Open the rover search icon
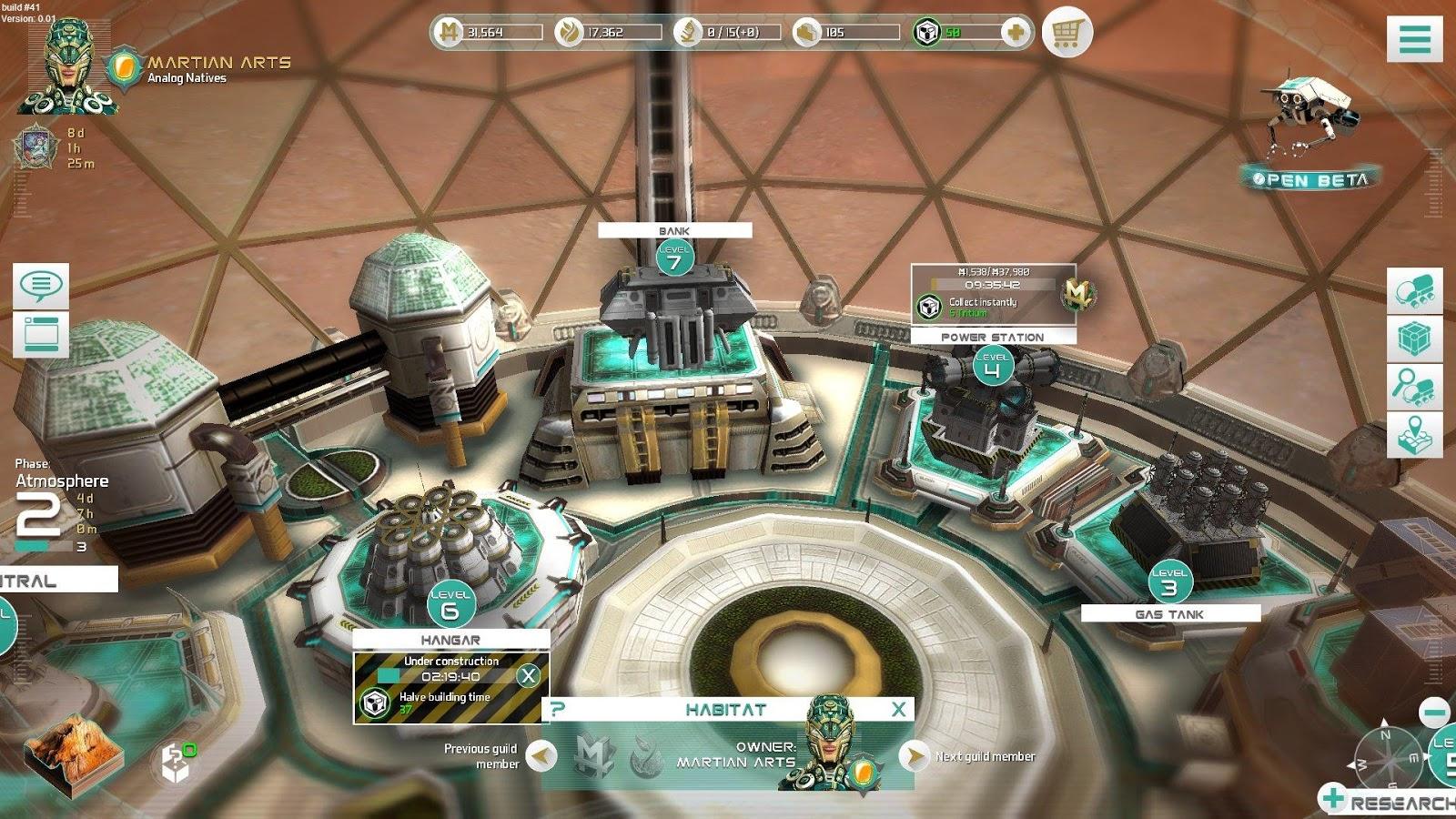 pos(1414,387)
